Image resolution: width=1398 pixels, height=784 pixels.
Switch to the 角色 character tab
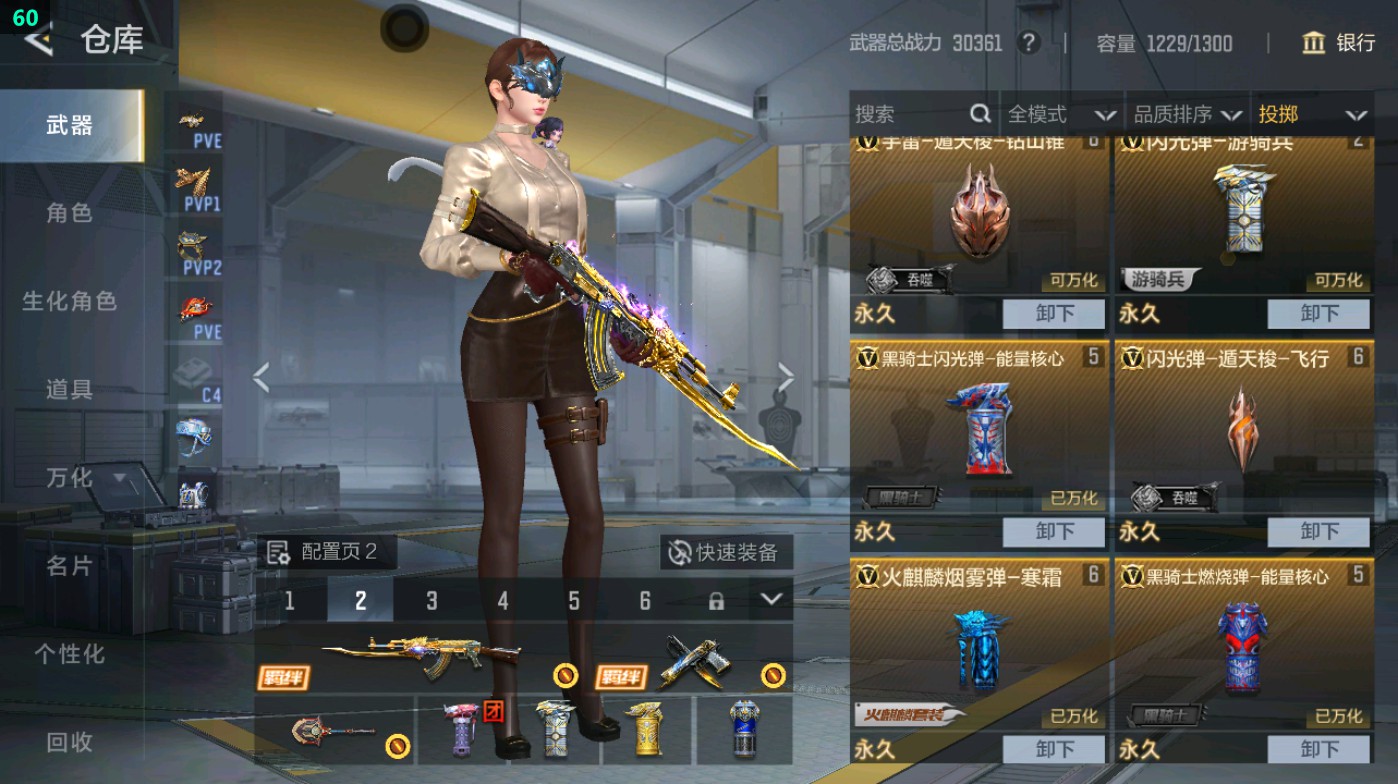pos(70,215)
